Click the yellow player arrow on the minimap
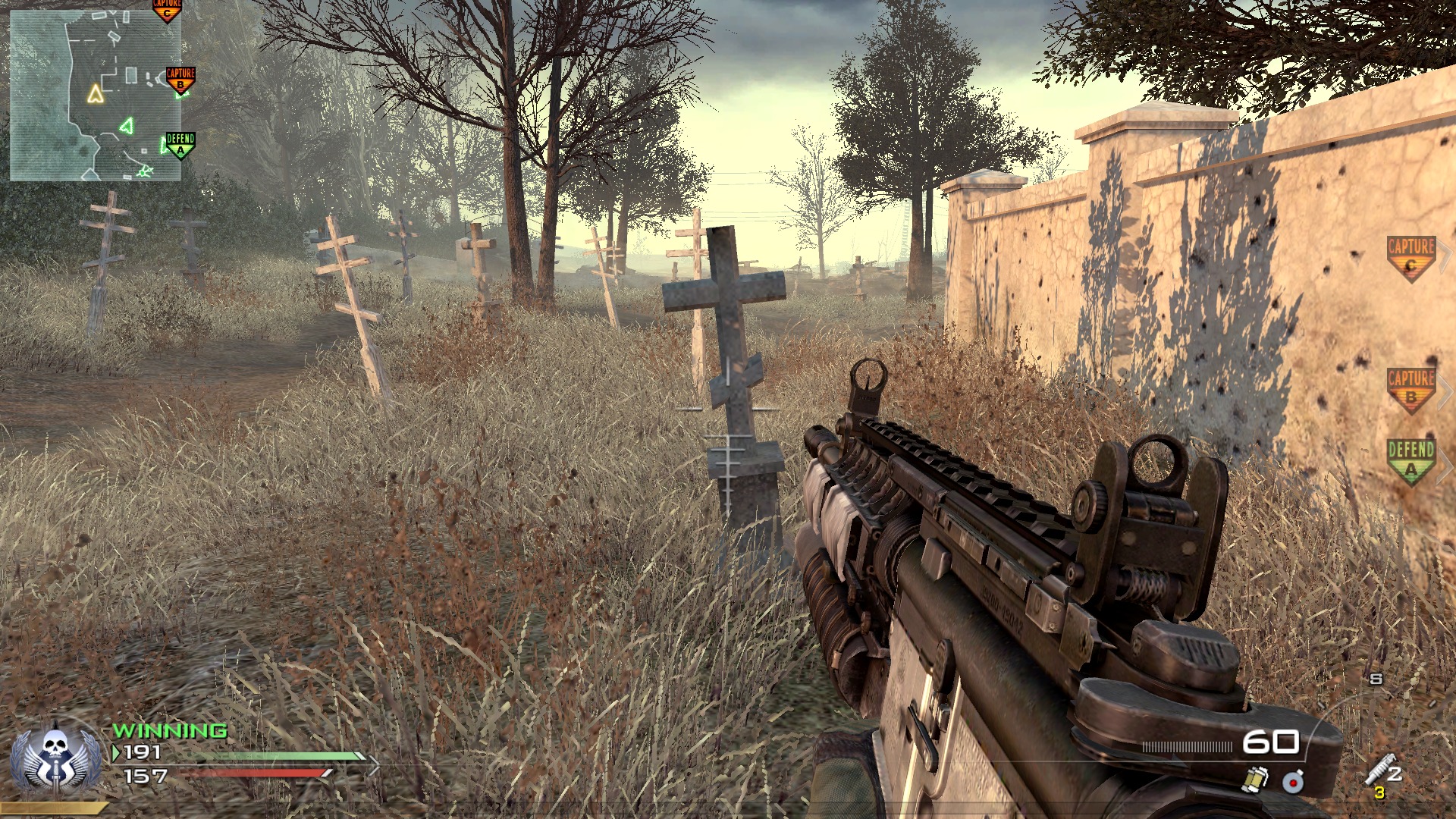1456x819 pixels. pos(96,94)
